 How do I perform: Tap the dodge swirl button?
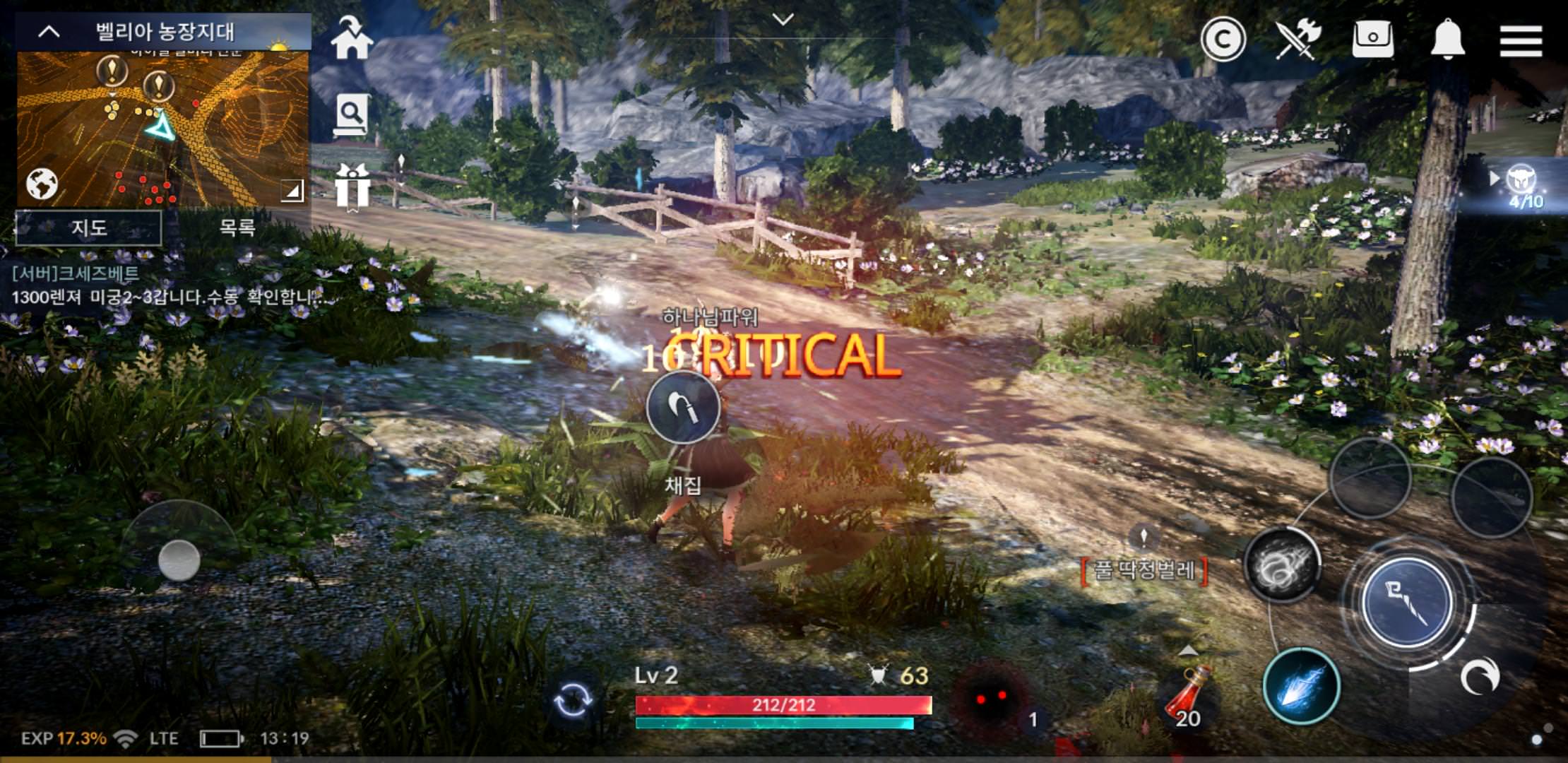click(1479, 677)
